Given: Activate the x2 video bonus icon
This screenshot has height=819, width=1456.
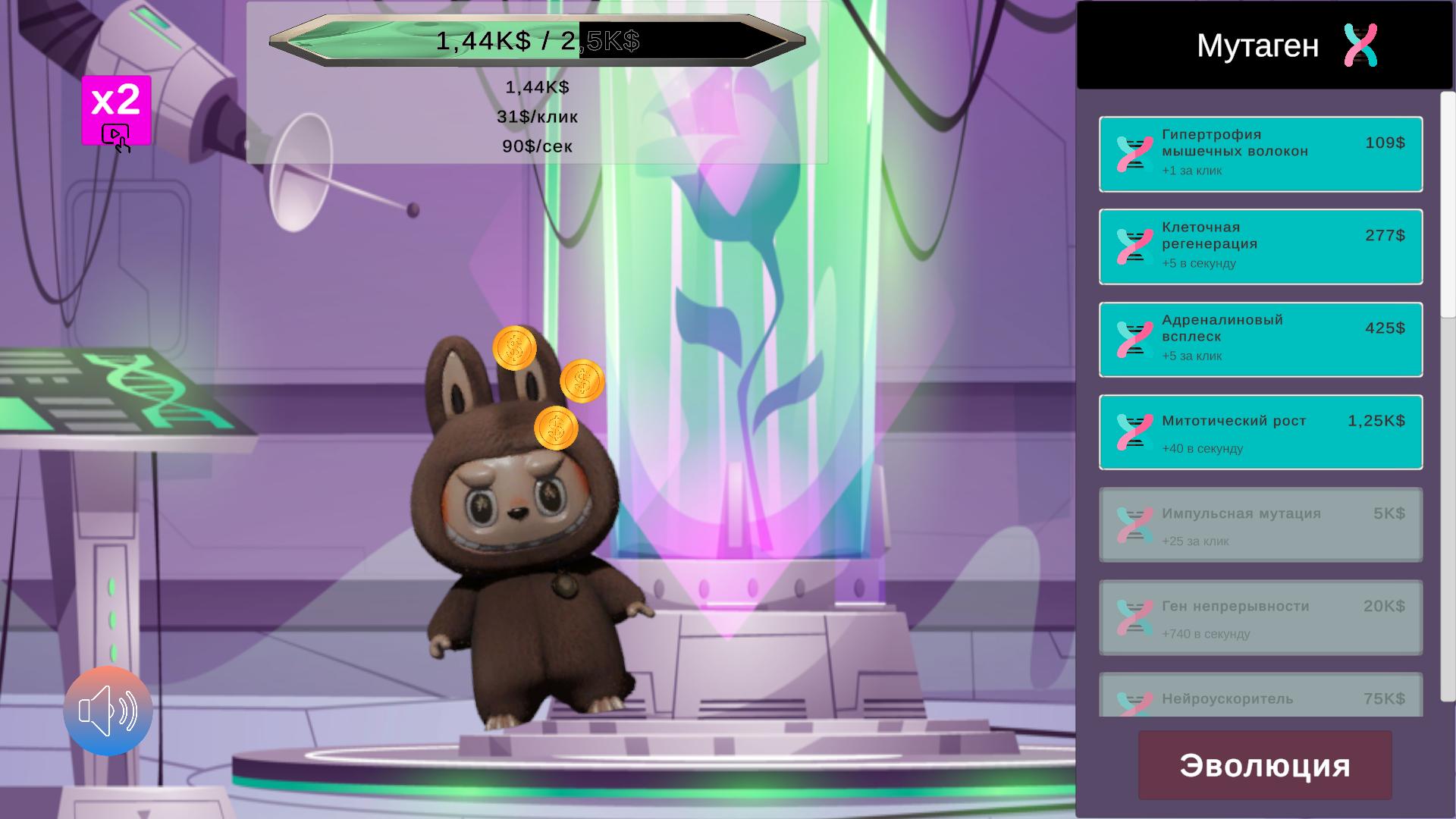Looking at the screenshot, I should click(x=116, y=111).
